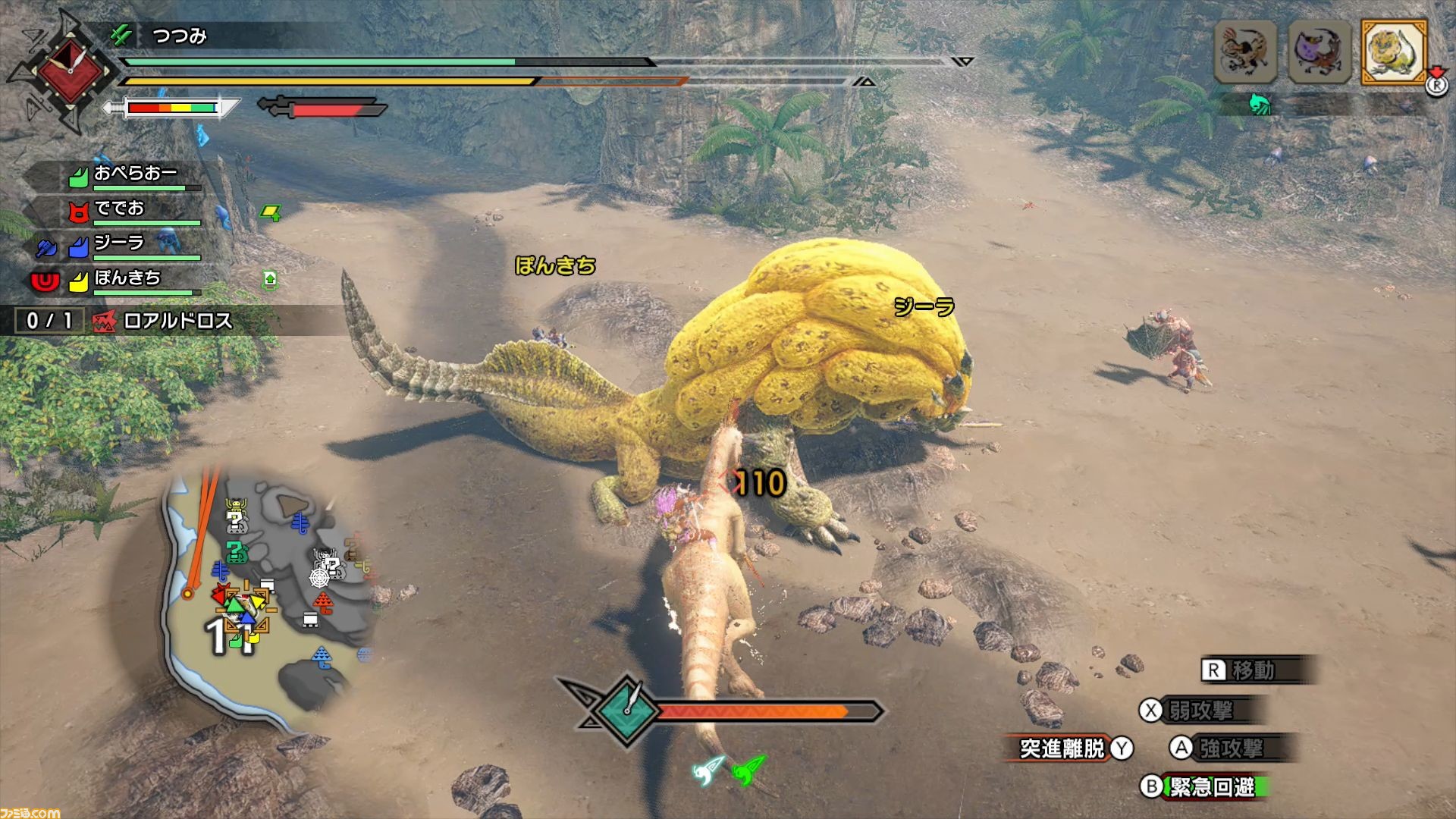Image resolution: width=1456 pixels, height=819 pixels.
Task: Choose the red cat palico party row
Action: point(120,209)
